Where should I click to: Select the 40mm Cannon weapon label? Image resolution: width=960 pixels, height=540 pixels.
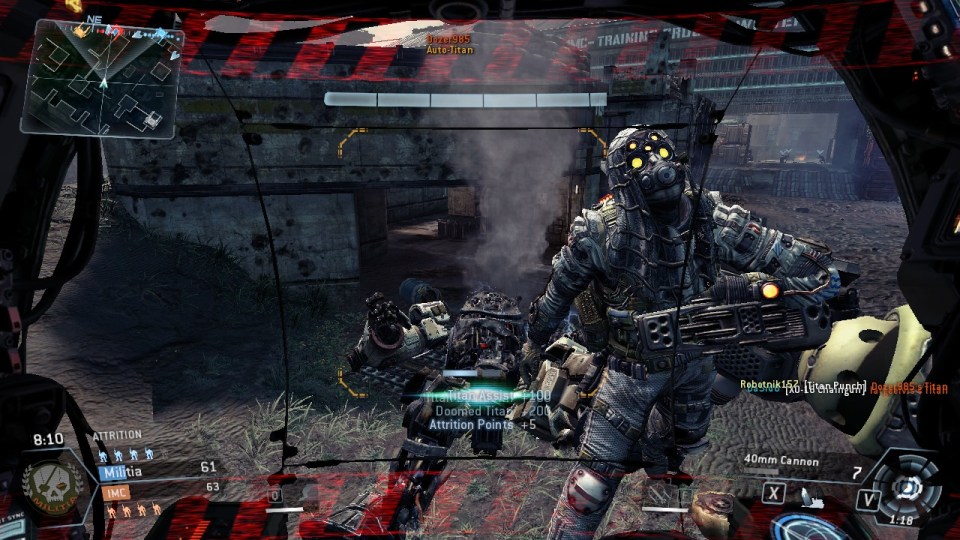click(781, 461)
